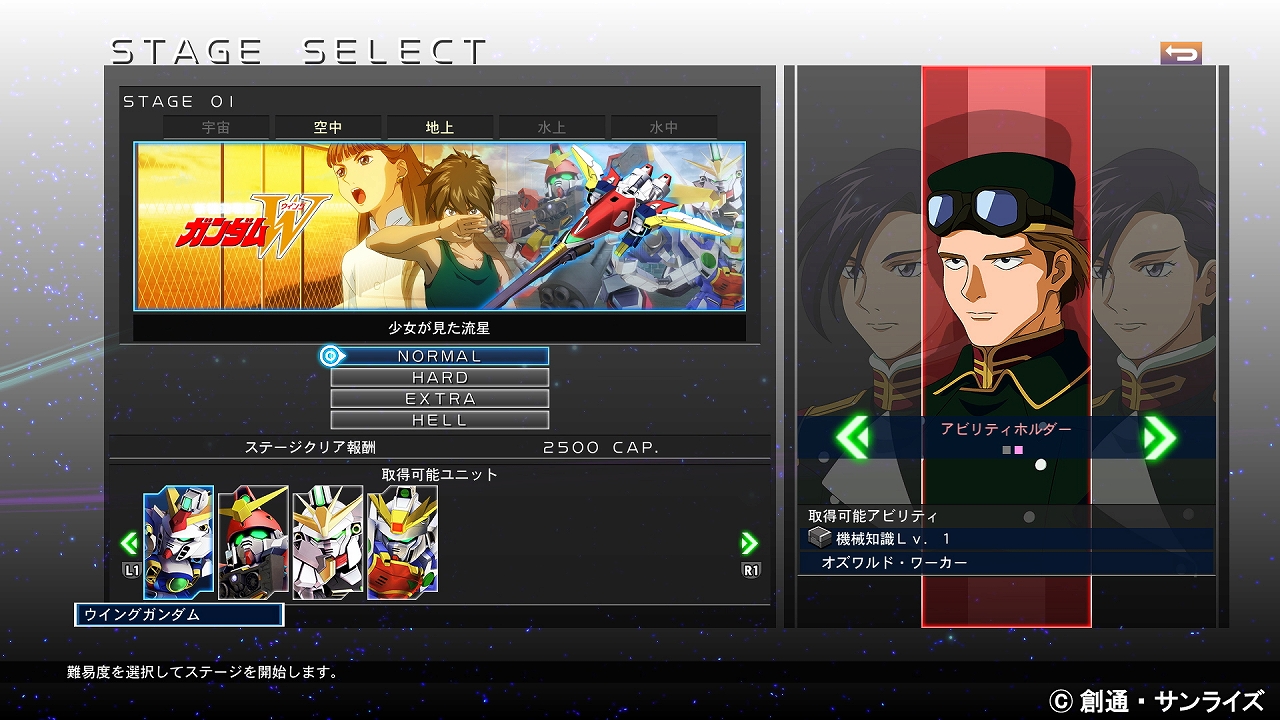The width and height of the screenshot is (1280, 720).
Task: Select NORMAL difficulty
Action: 440,356
